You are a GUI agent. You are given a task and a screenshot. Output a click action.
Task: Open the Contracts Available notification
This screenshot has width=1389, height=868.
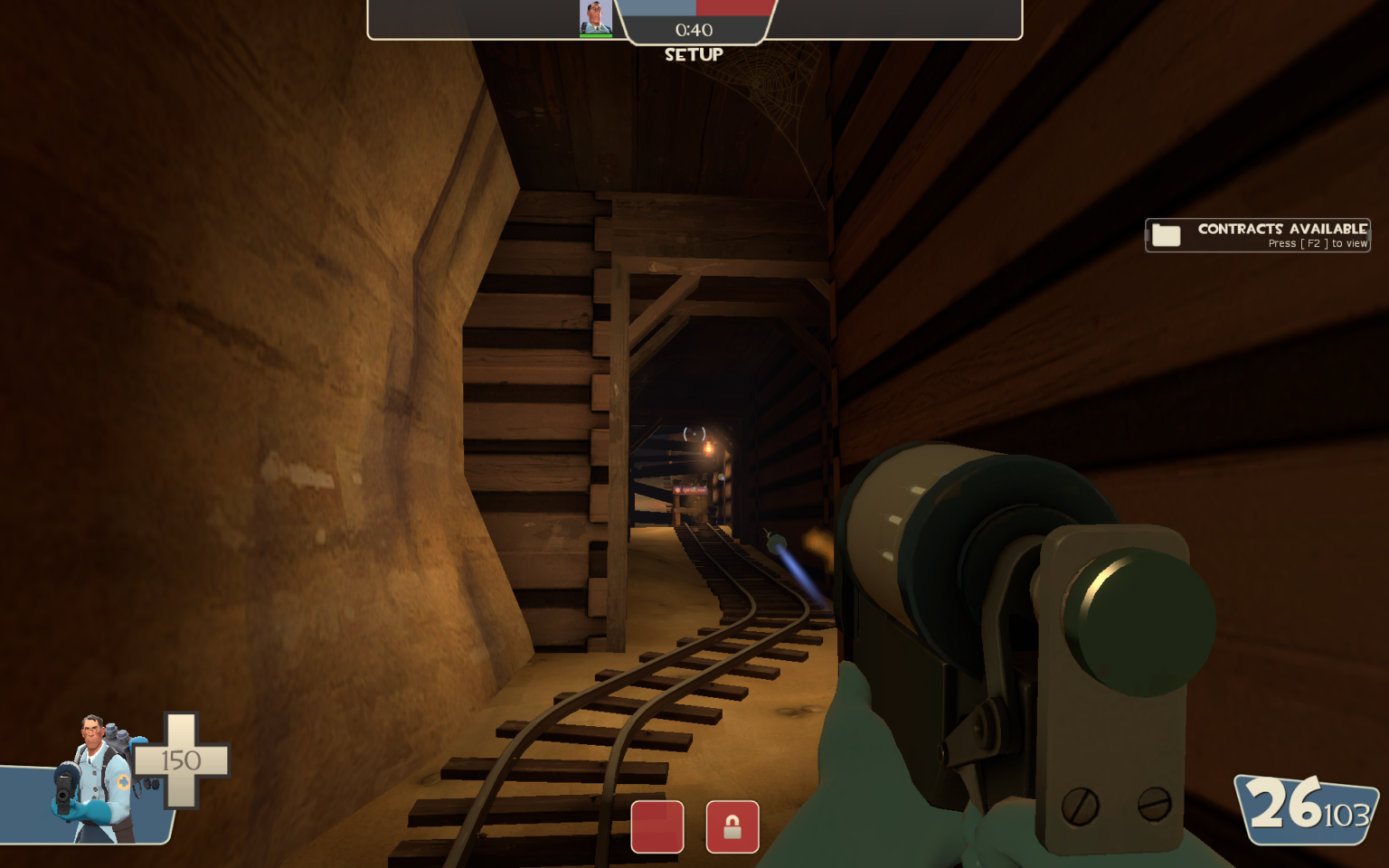(x=1257, y=235)
